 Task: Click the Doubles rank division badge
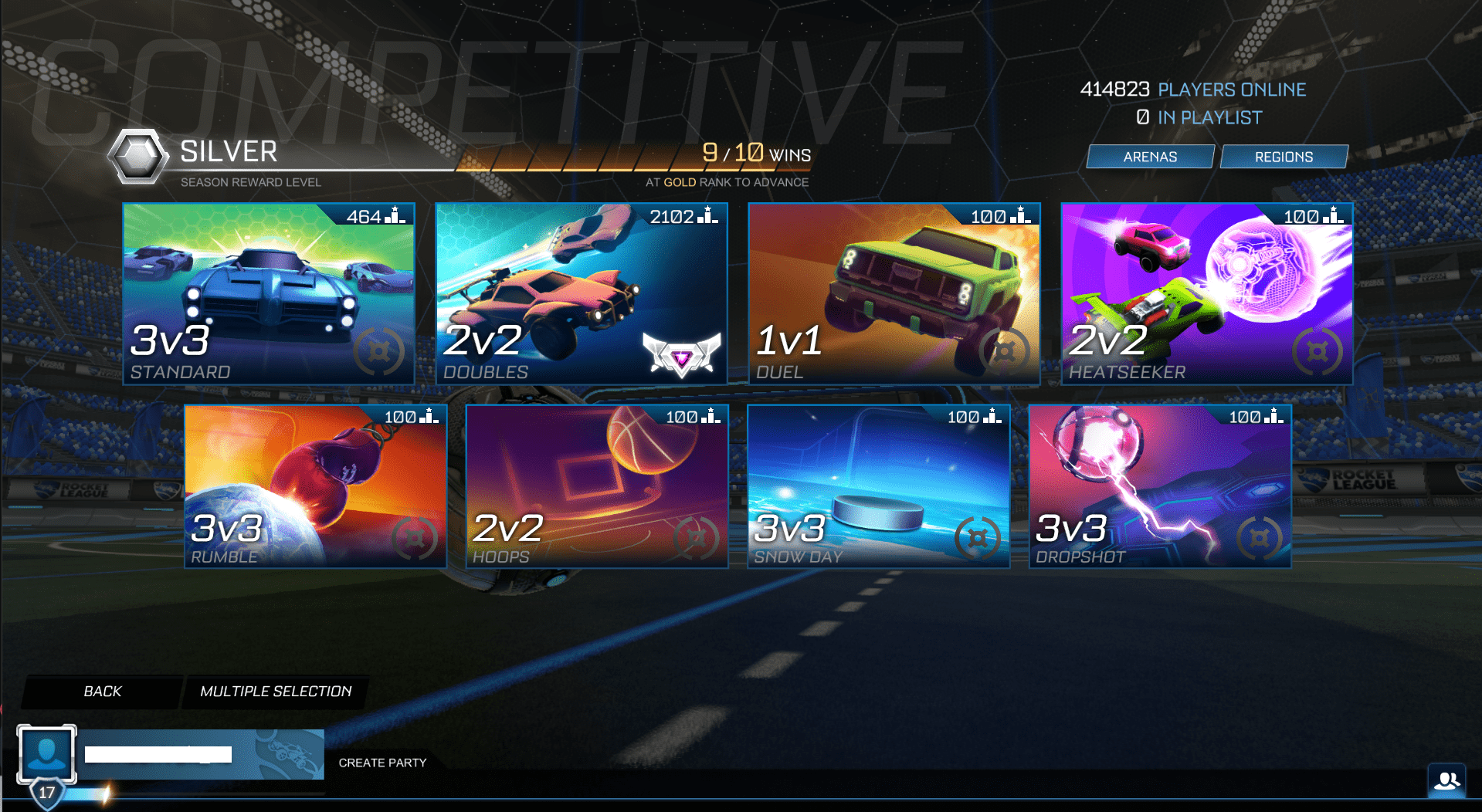(680, 357)
